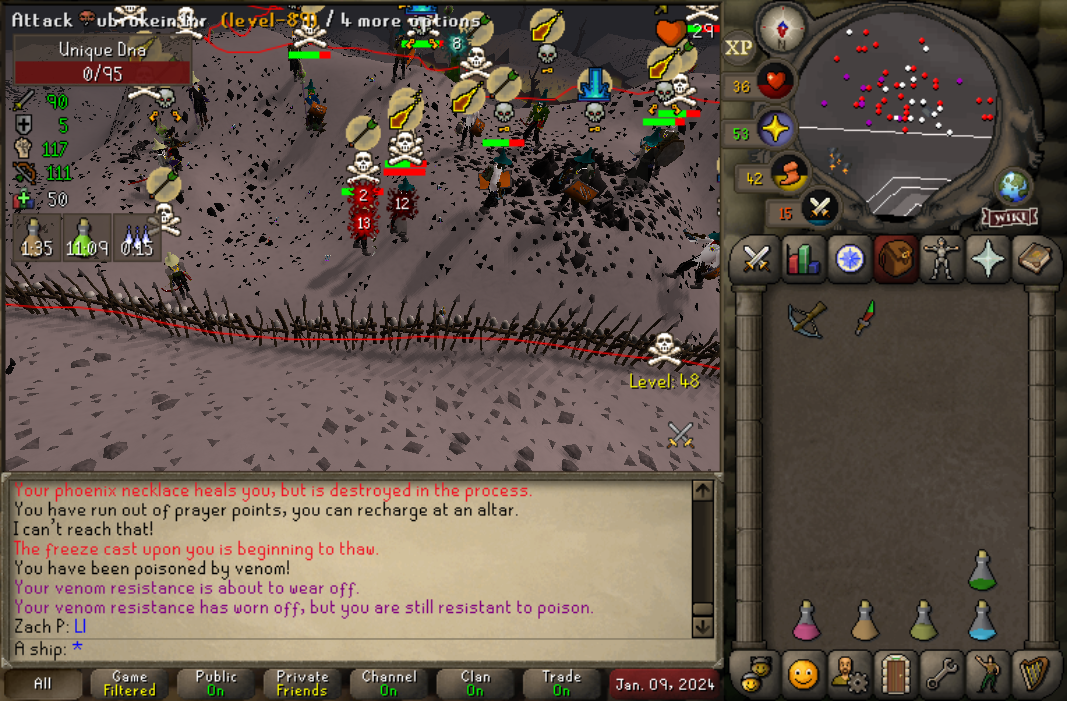Click the compass to face north

(x=779, y=29)
